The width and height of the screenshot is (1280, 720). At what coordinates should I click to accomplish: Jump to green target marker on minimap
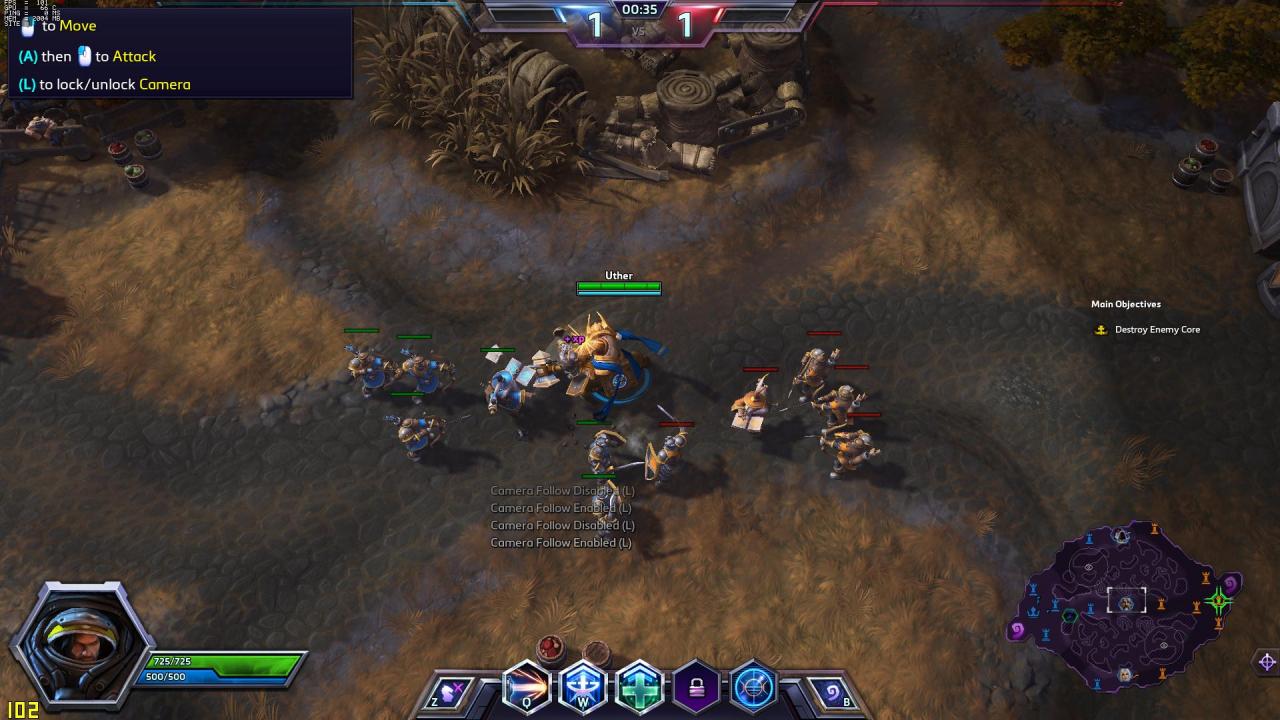click(x=1218, y=601)
